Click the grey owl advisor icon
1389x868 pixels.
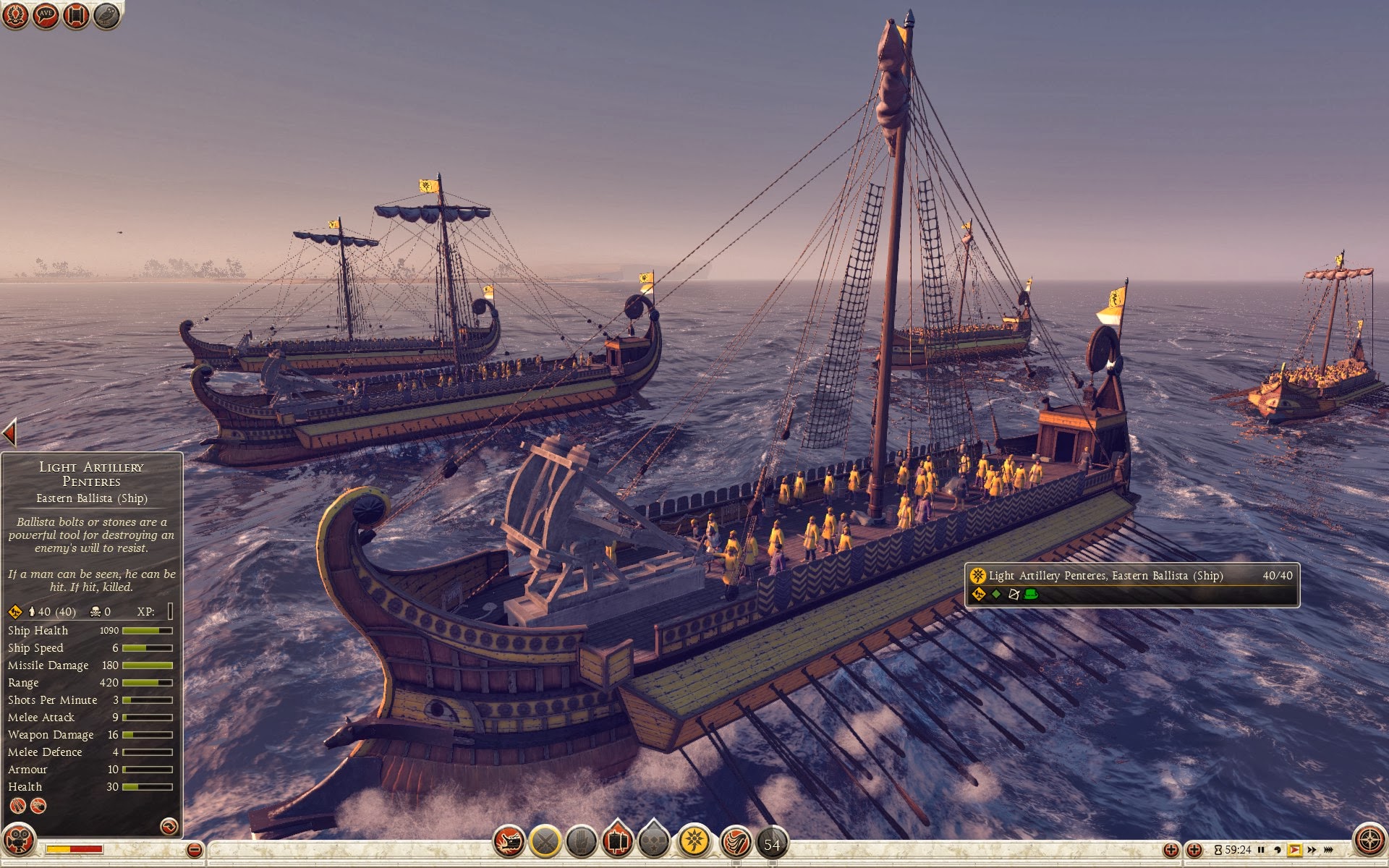click(106, 15)
